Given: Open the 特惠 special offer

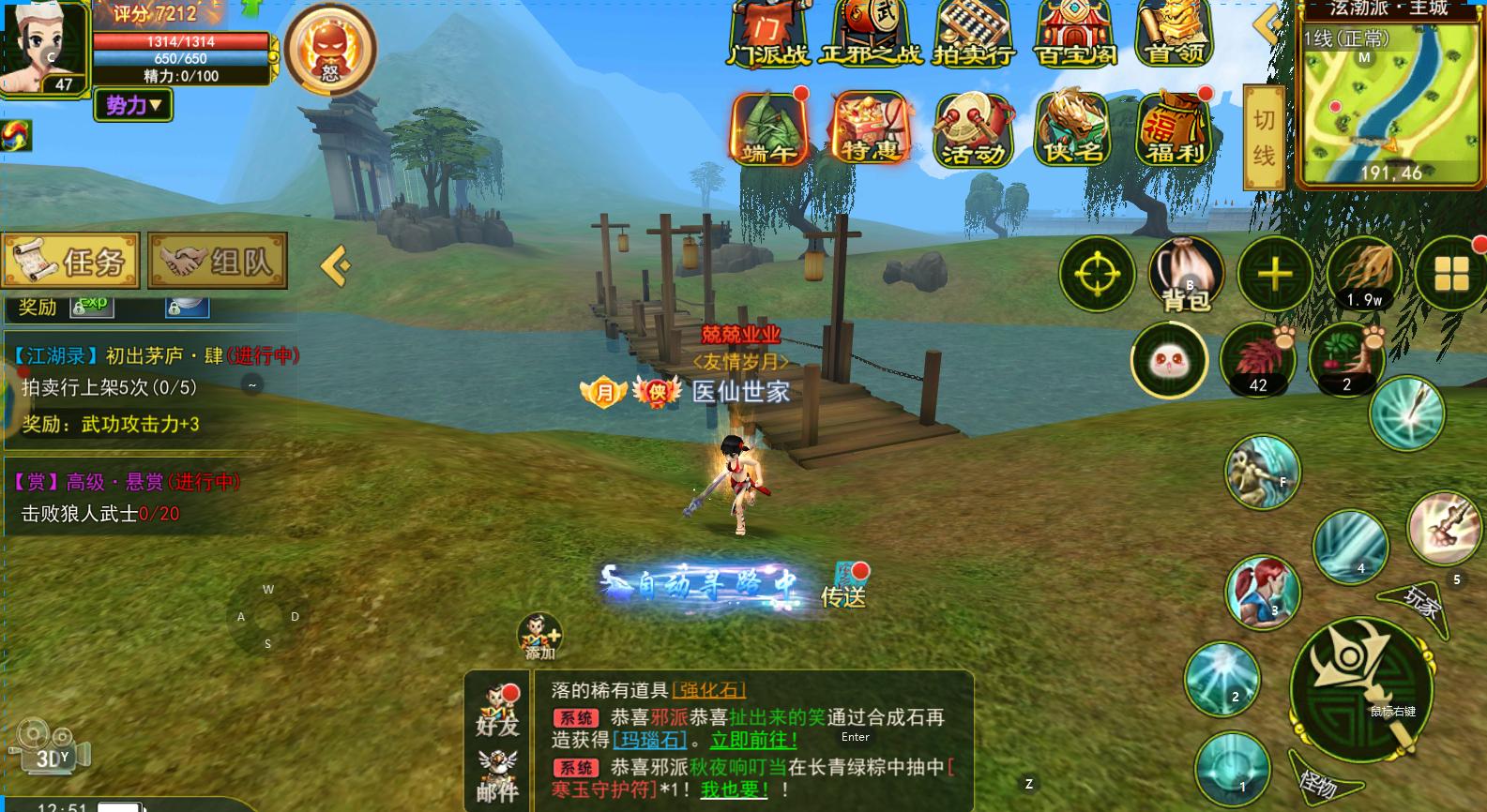Looking at the screenshot, I should pos(871,130).
